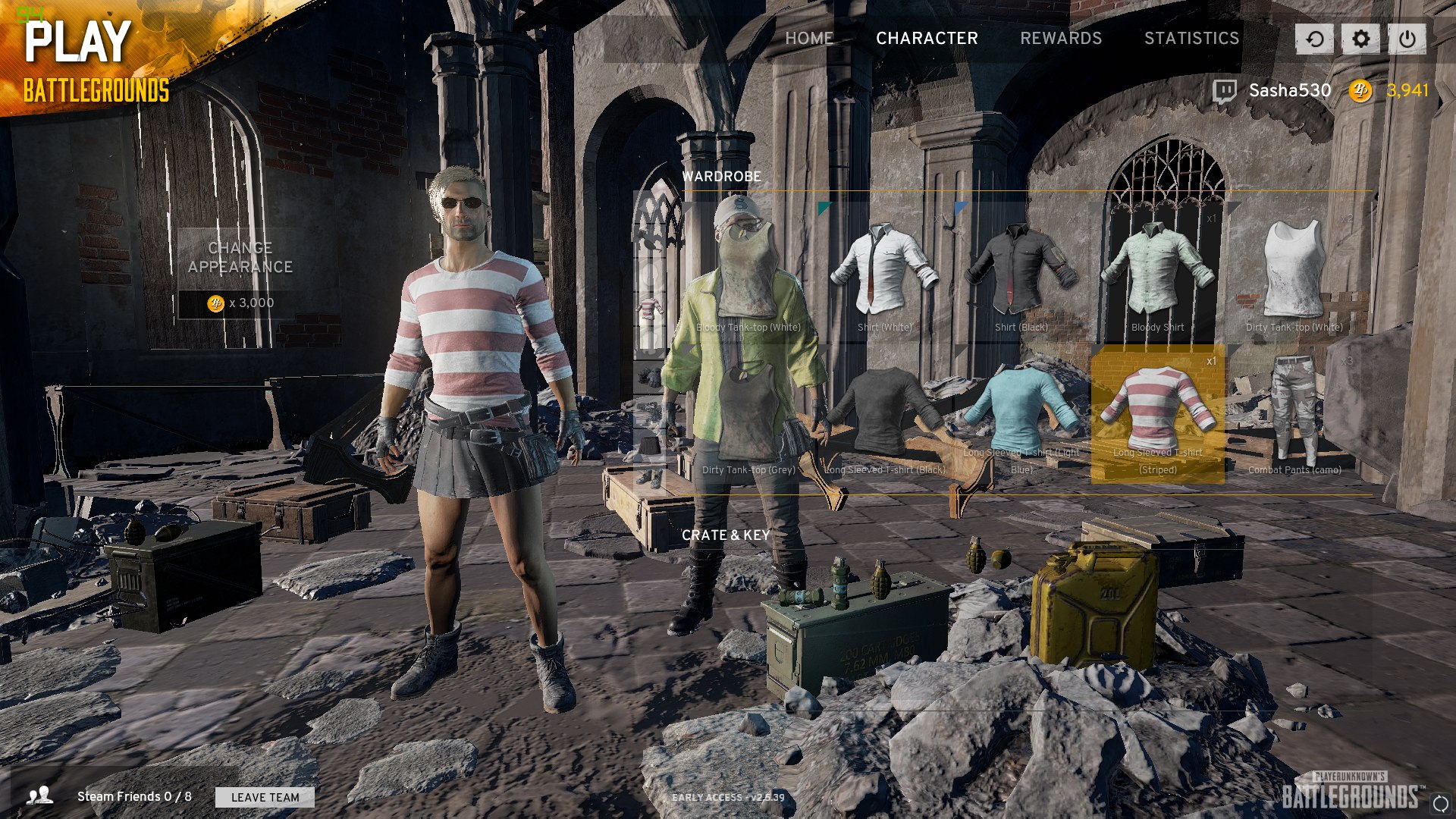Open Change Appearance for 3,000 coins
1456x819 pixels.
[x=240, y=273]
